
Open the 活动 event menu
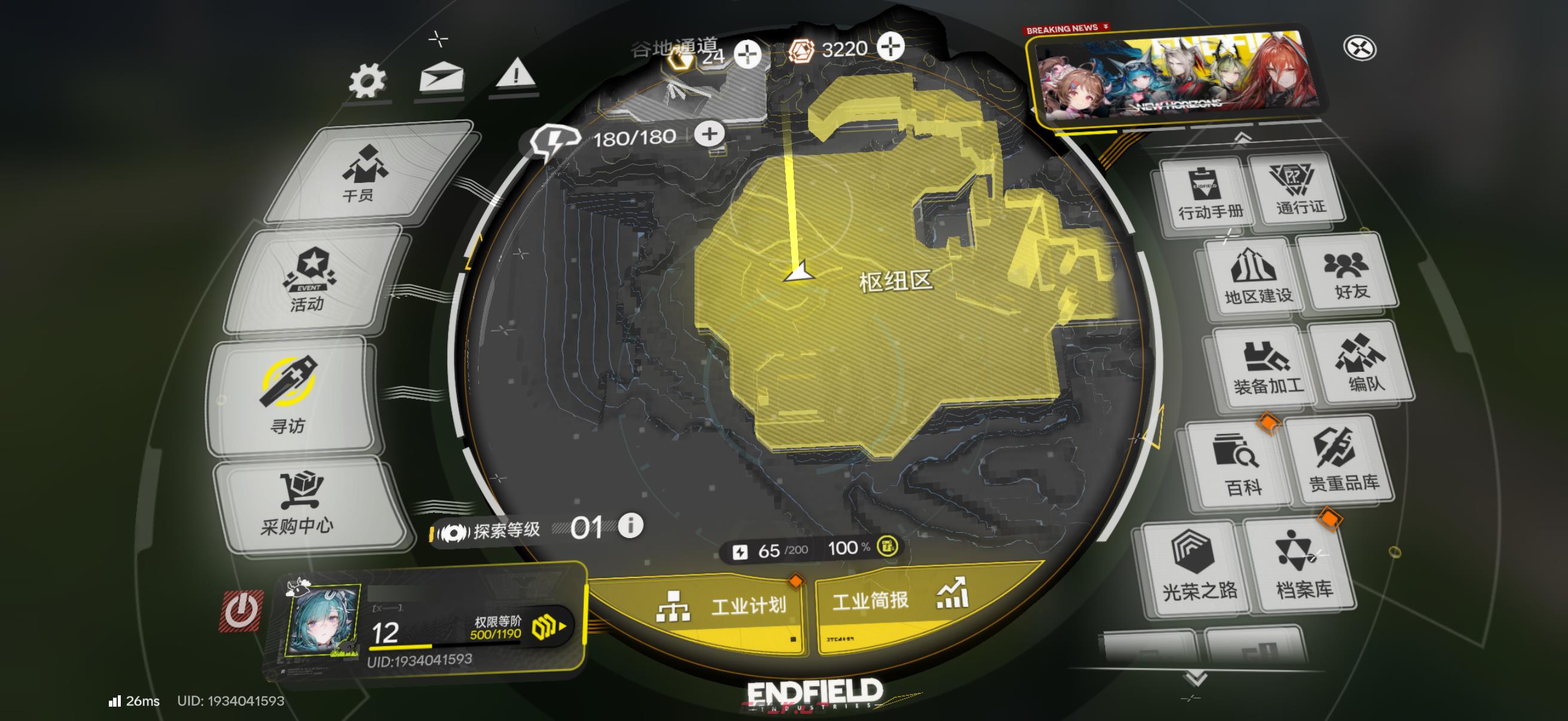click(311, 280)
